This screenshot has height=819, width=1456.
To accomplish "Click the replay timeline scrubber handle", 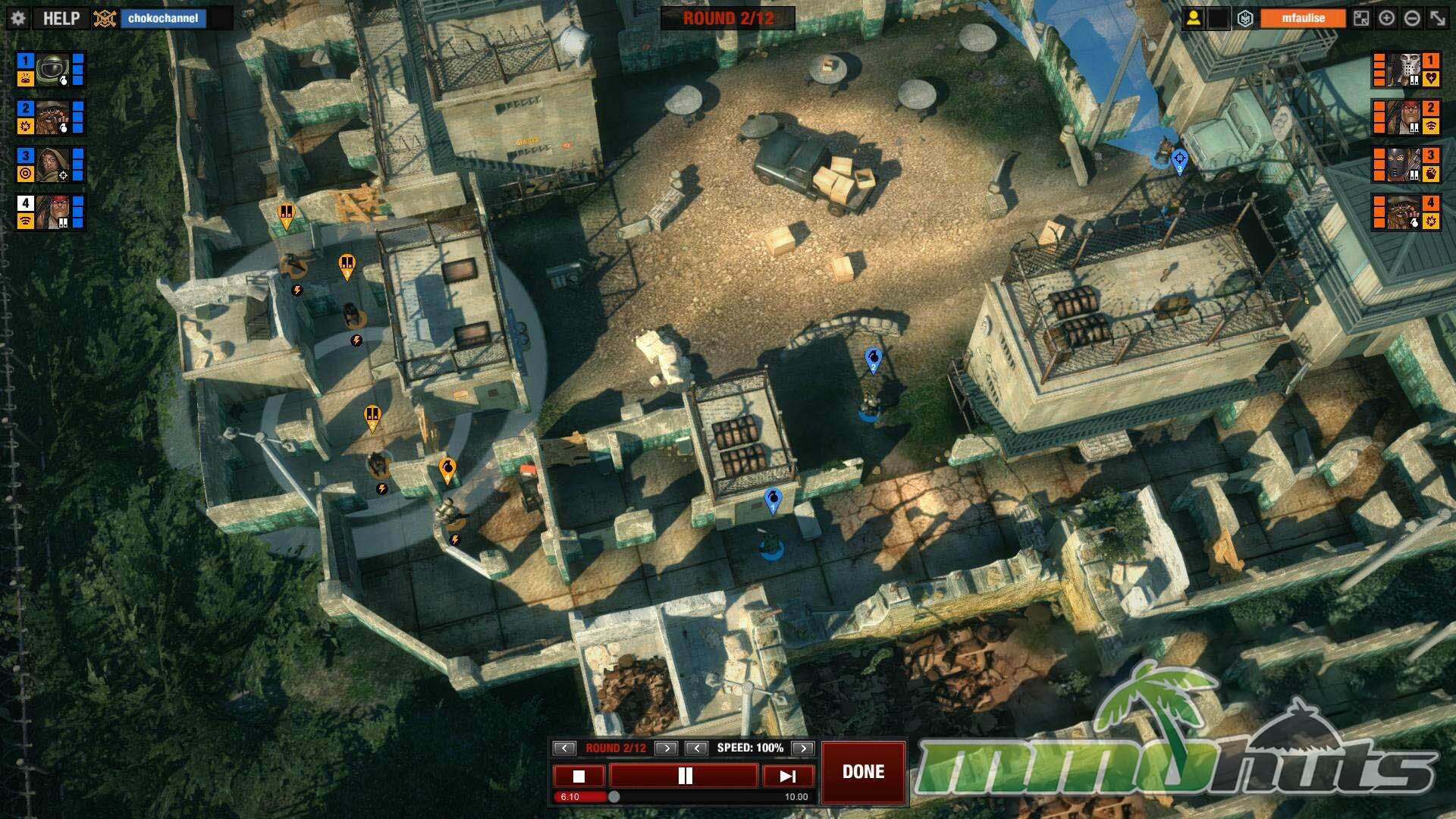I will point(614,796).
